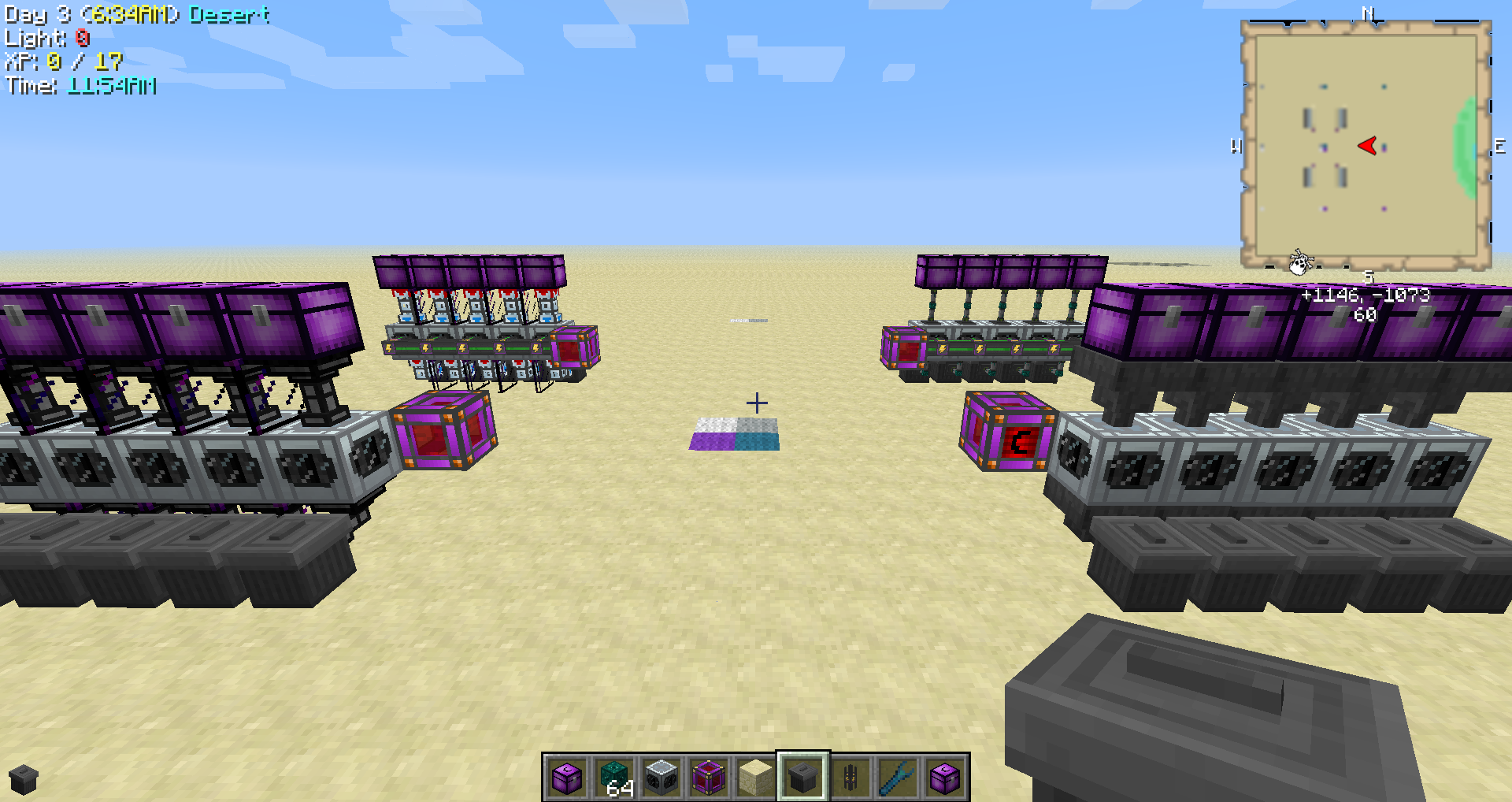
Task: Choose the purple-framed red cube slot
Action: [x=709, y=777]
